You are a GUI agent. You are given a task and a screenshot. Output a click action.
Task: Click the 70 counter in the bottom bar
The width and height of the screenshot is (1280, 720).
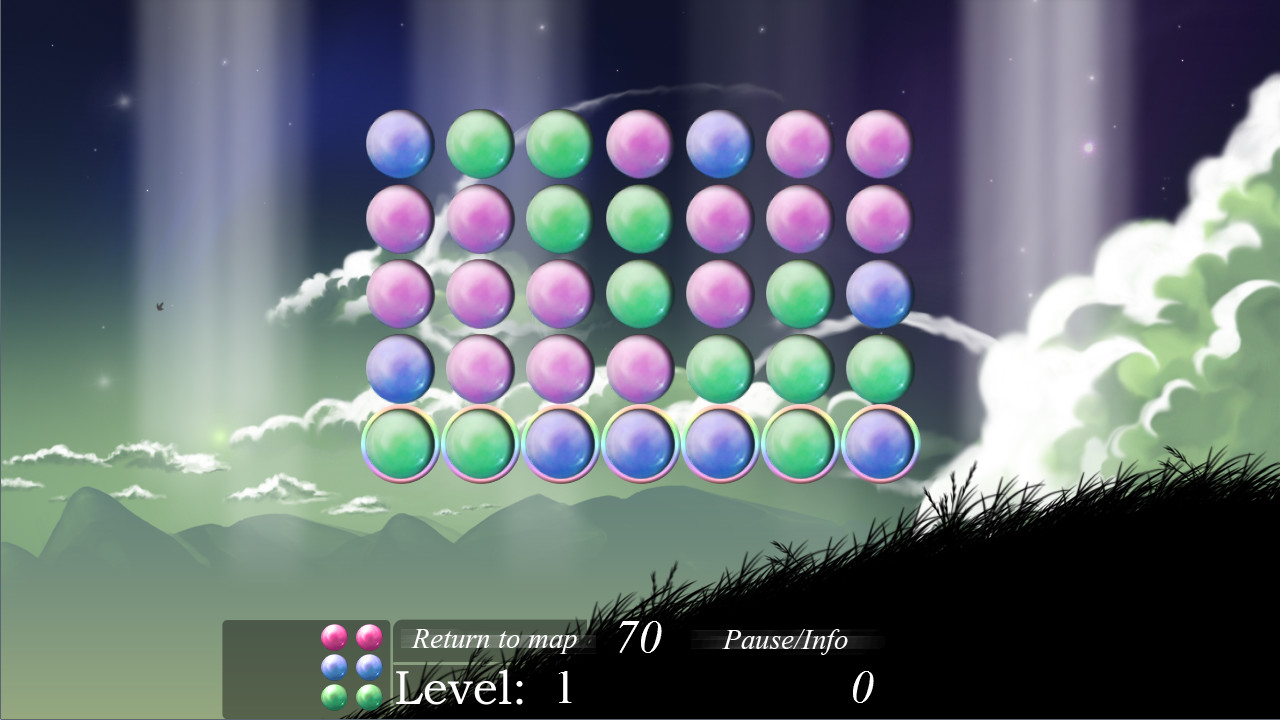click(643, 639)
